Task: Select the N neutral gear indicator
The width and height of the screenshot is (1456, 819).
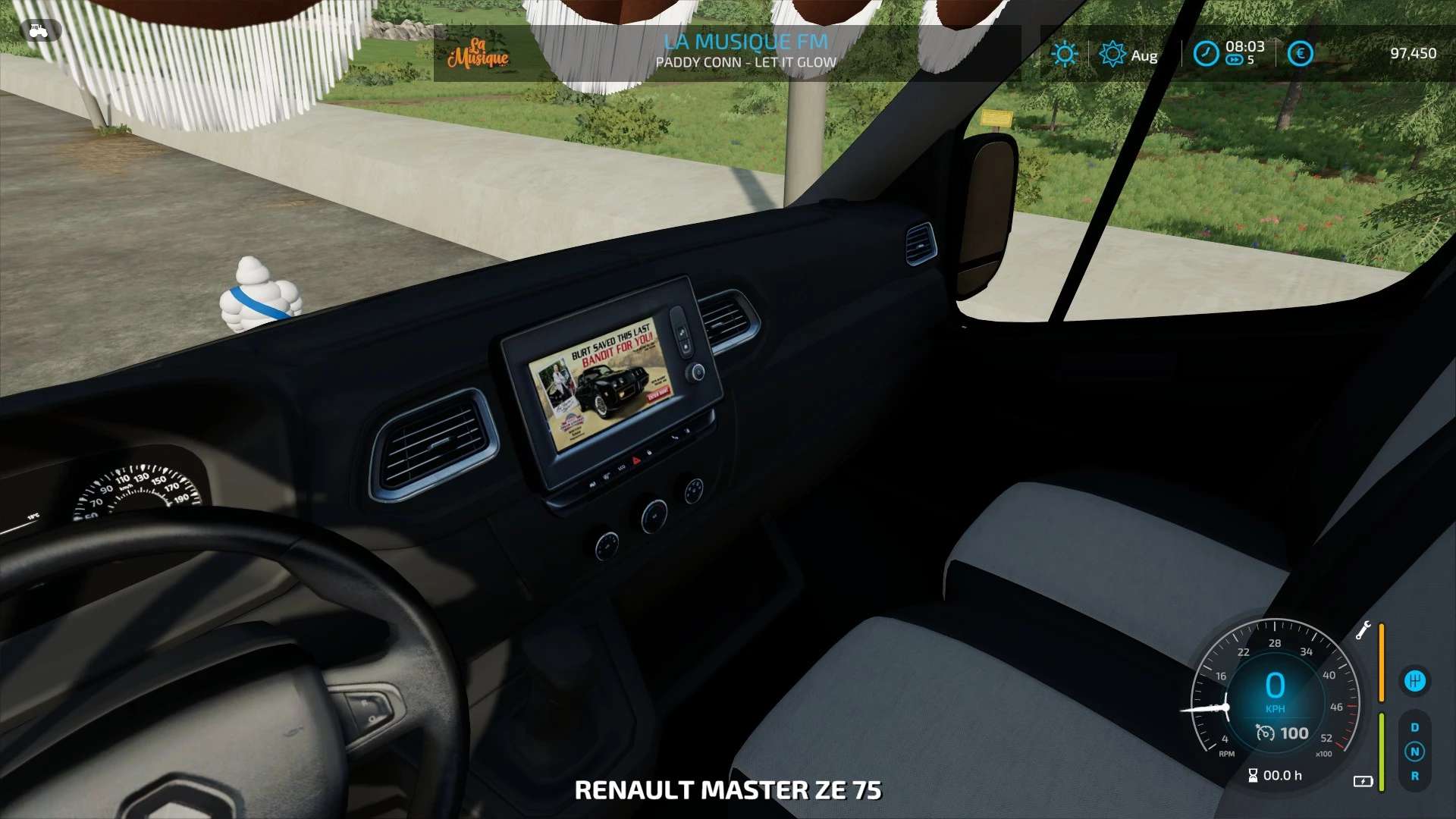Action: (1414, 752)
